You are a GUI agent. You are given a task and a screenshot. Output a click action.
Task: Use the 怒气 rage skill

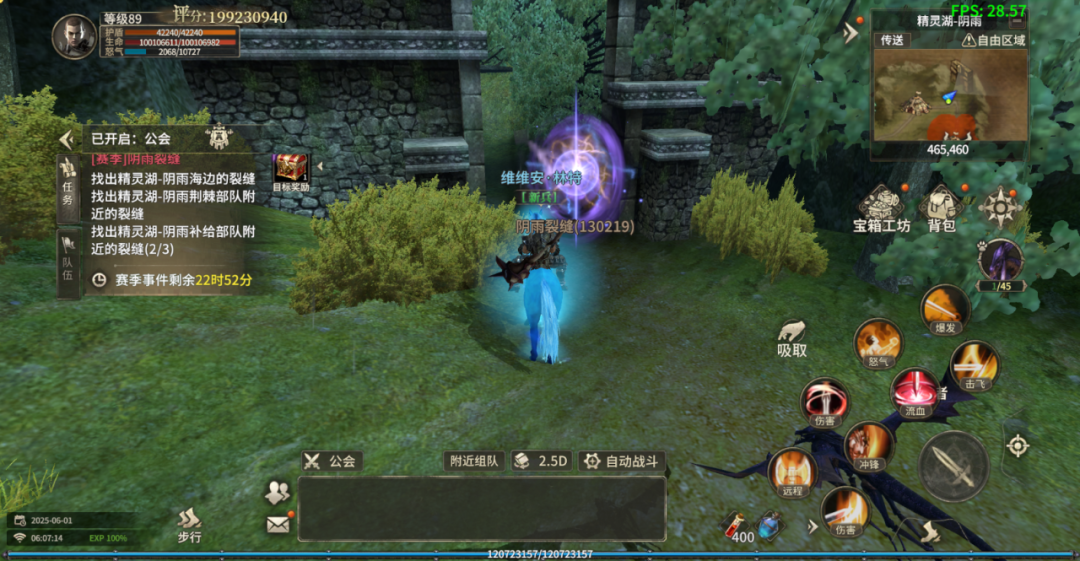click(x=878, y=343)
